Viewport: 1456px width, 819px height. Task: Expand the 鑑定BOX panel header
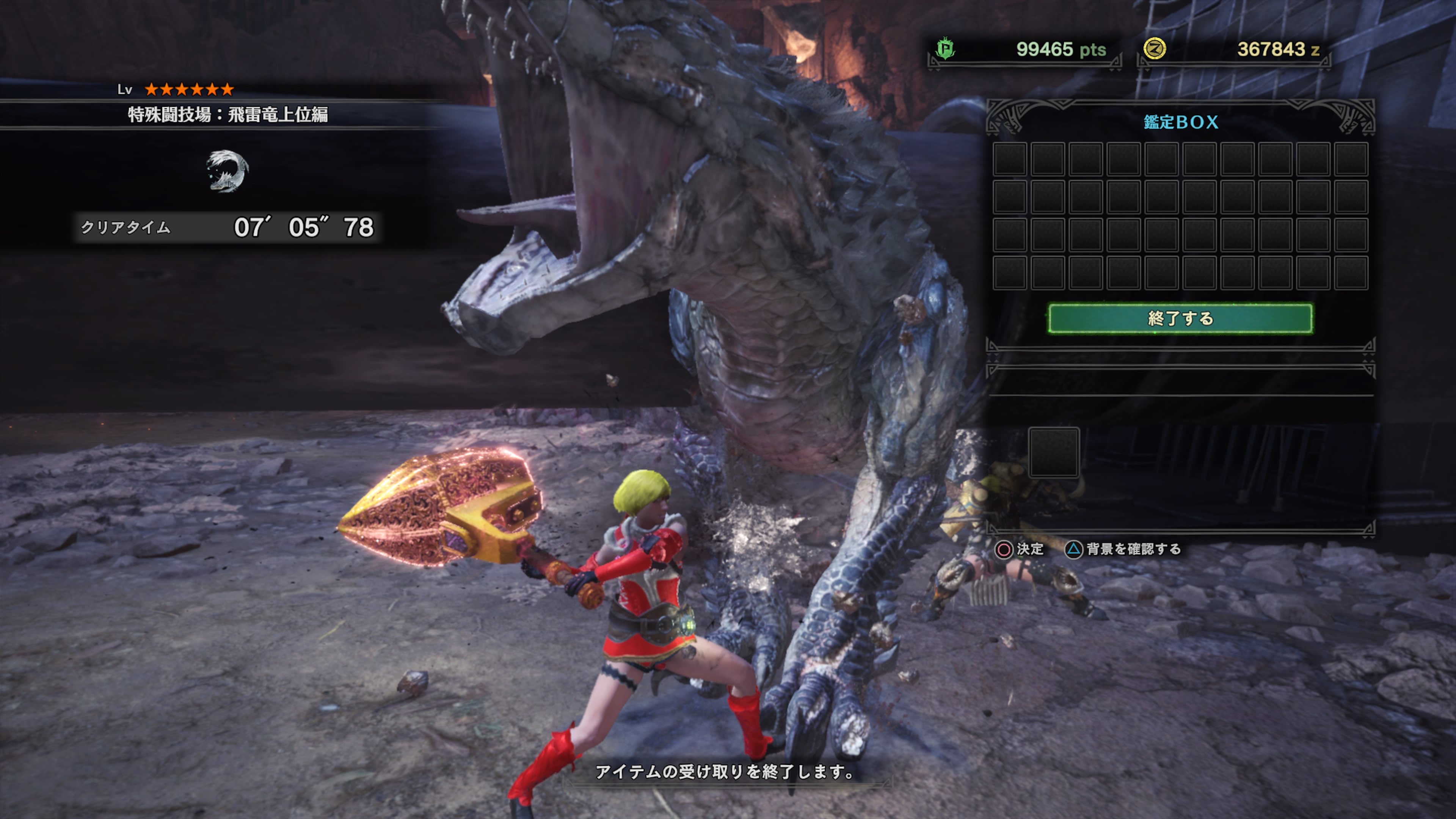click(1181, 121)
